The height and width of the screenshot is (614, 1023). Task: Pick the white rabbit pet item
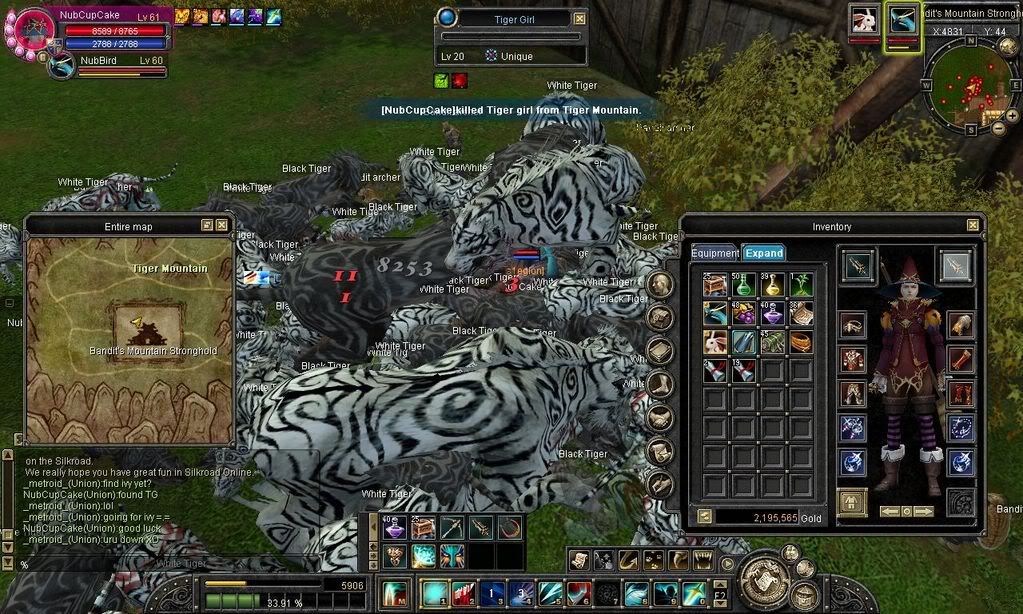pyautogui.click(x=714, y=342)
